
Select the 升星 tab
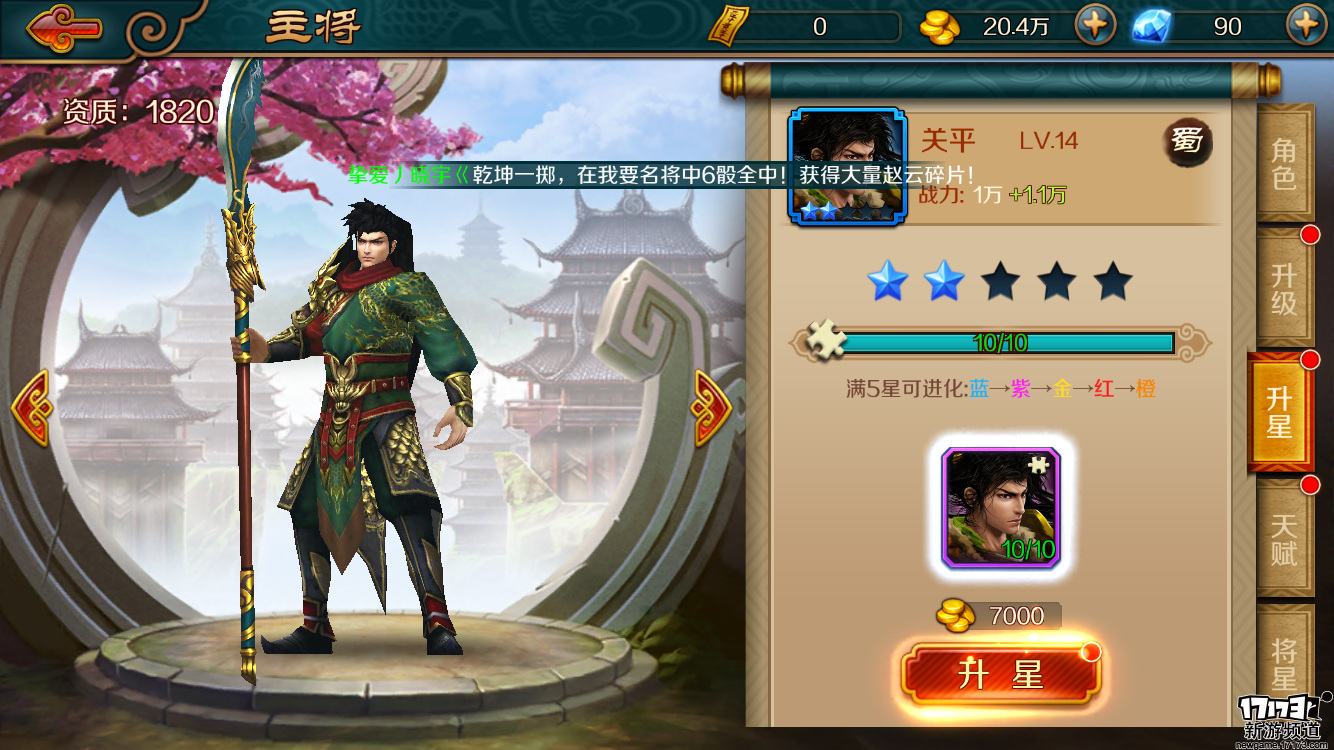pyautogui.click(x=1280, y=412)
